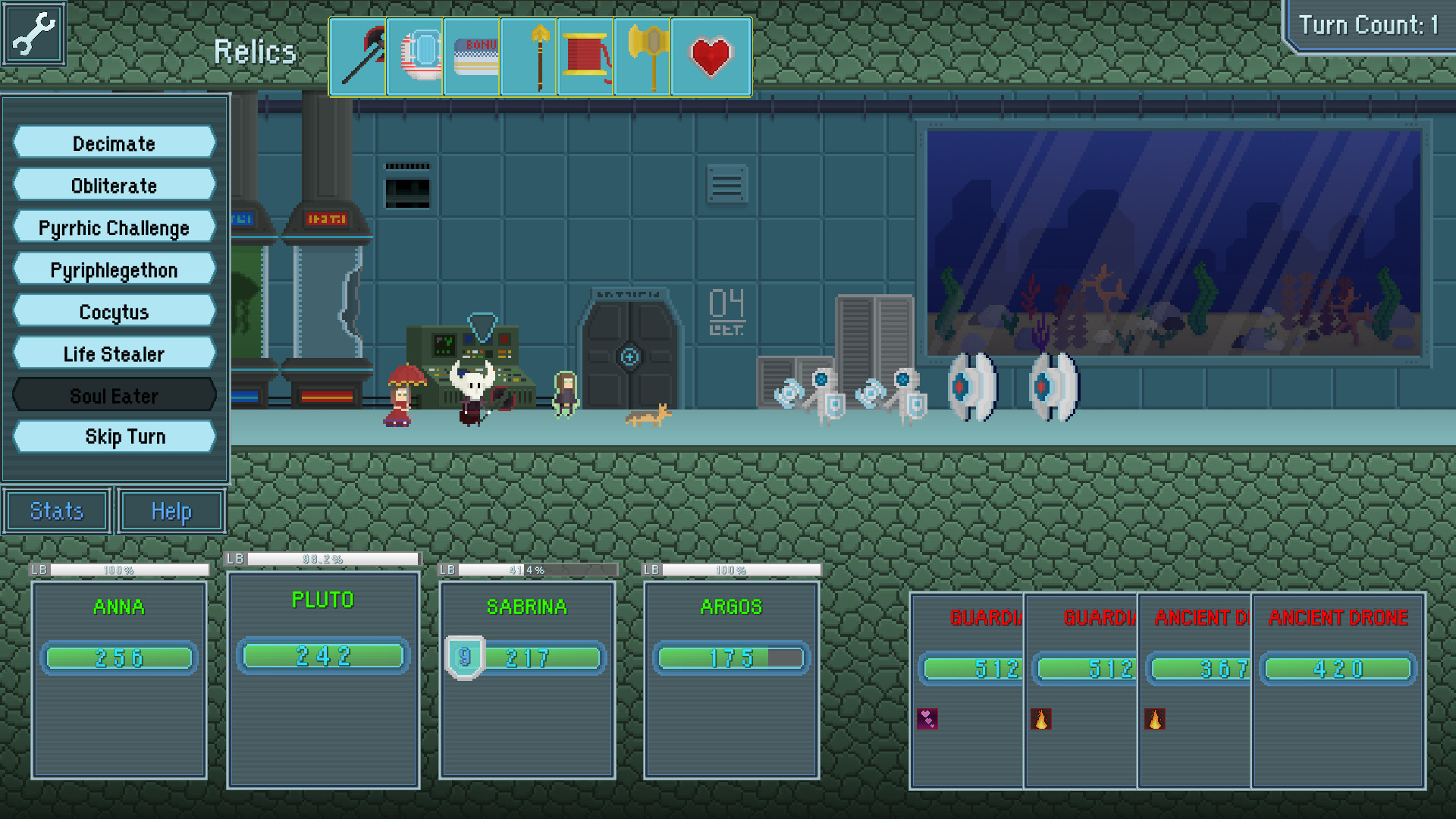The image size is (1456, 819).
Task: Click the wrench settings icon
Action: coord(33,32)
